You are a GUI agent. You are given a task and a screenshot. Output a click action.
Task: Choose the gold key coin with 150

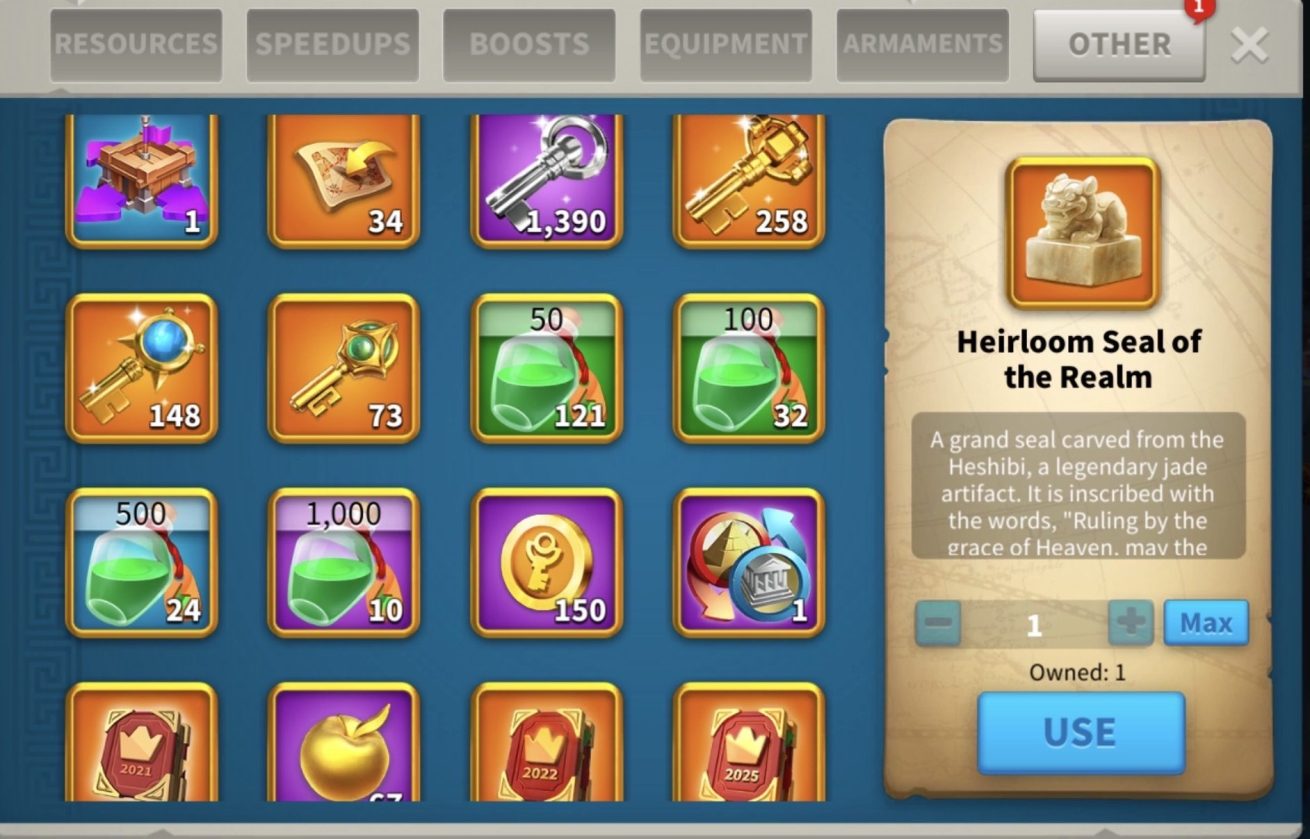[x=547, y=563]
